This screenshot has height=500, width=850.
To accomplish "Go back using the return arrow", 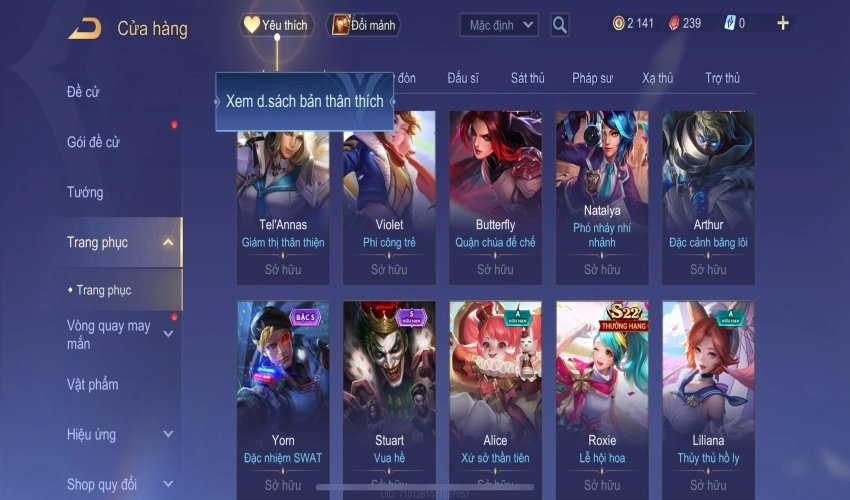I will (x=85, y=28).
